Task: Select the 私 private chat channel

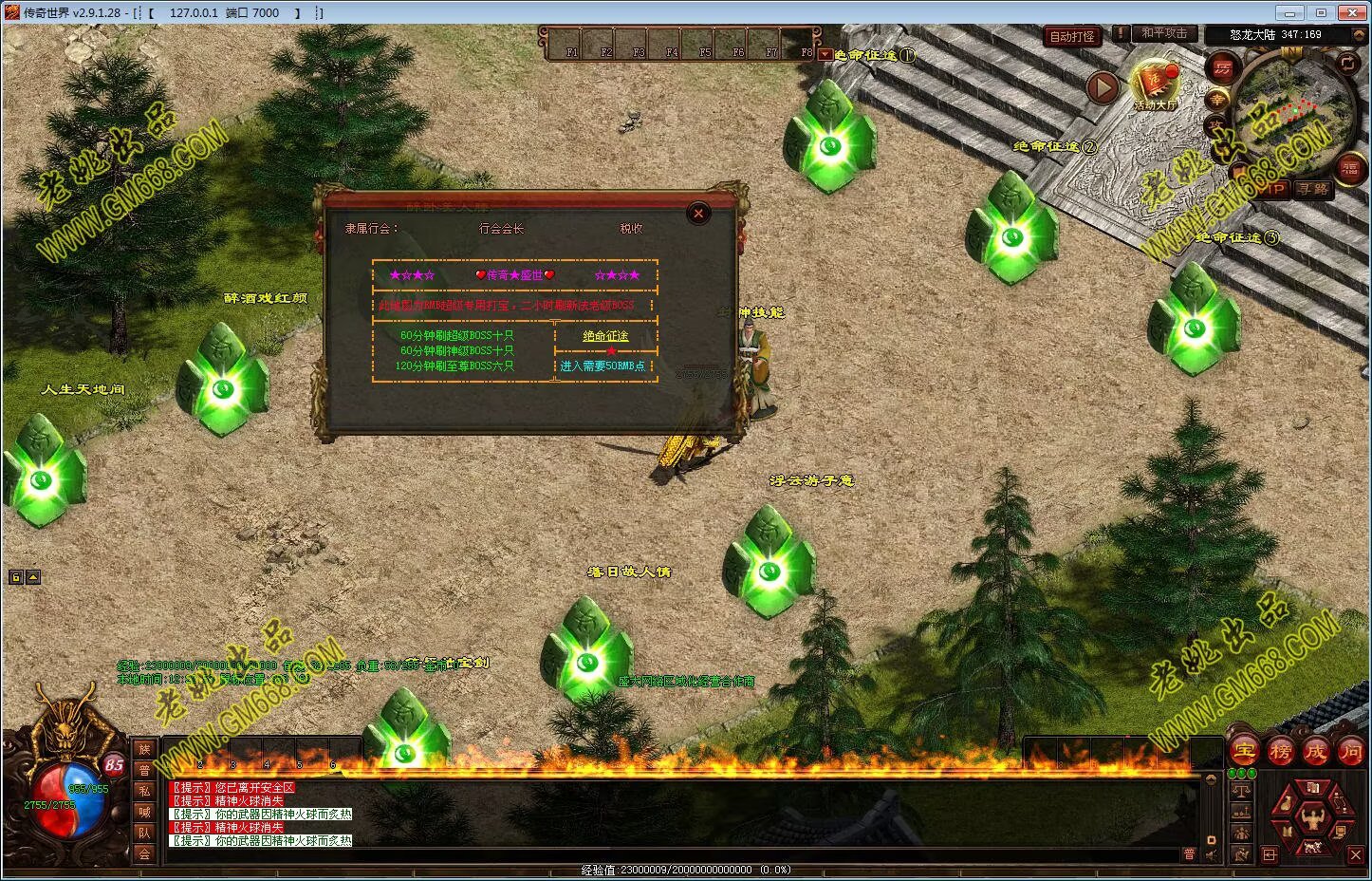Action: click(x=144, y=791)
